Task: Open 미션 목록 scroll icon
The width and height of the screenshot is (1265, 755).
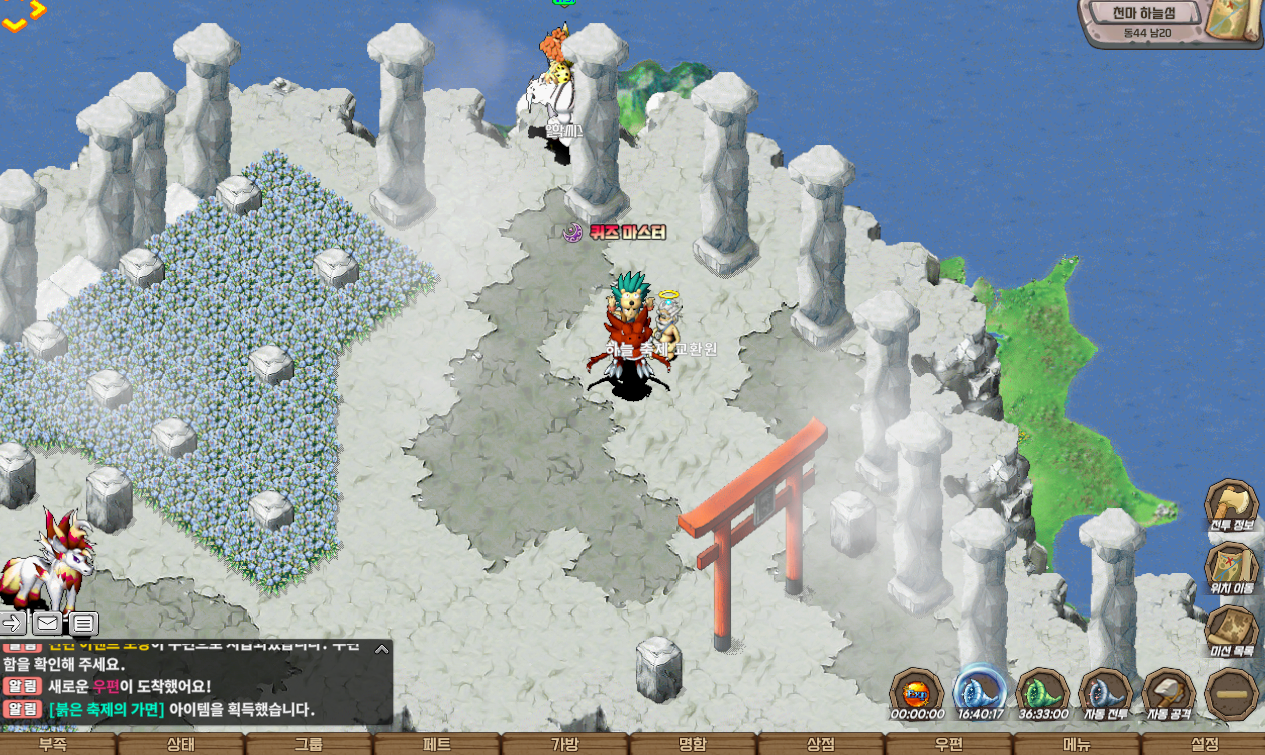Action: pyautogui.click(x=1230, y=630)
